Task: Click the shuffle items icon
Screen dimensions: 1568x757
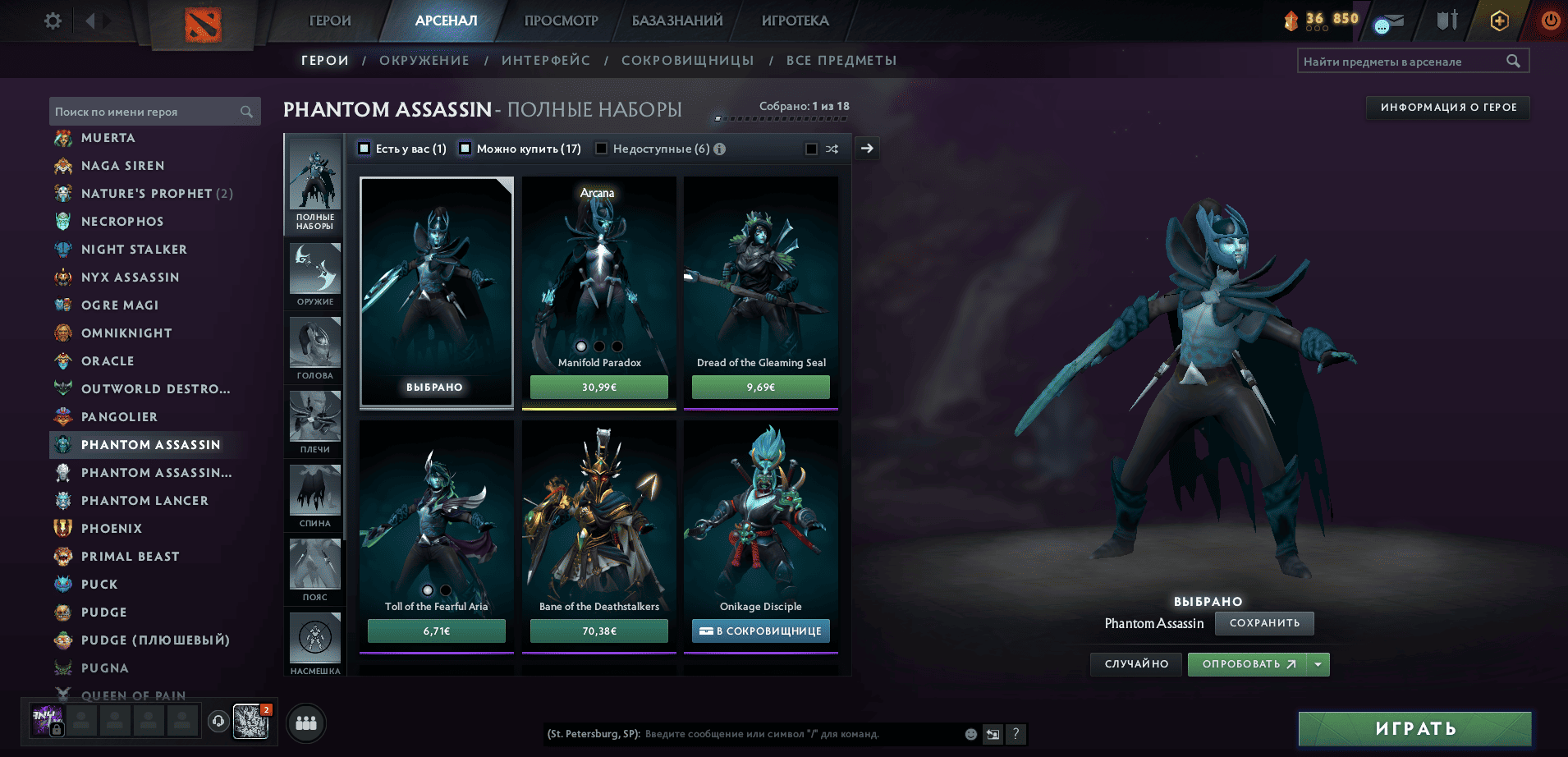Action: pos(832,149)
